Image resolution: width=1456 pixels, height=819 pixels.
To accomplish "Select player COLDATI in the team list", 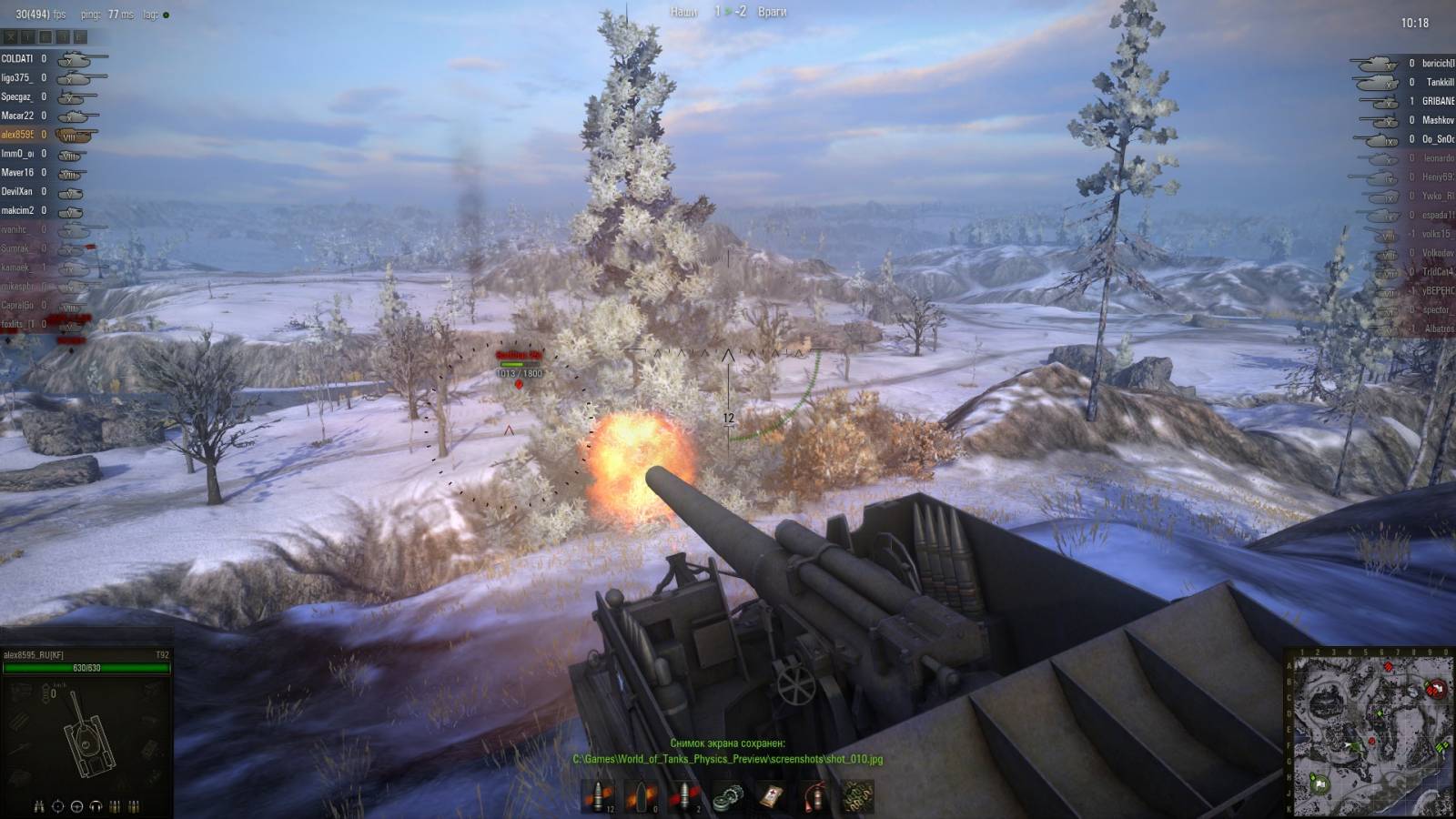I will click(x=17, y=58).
